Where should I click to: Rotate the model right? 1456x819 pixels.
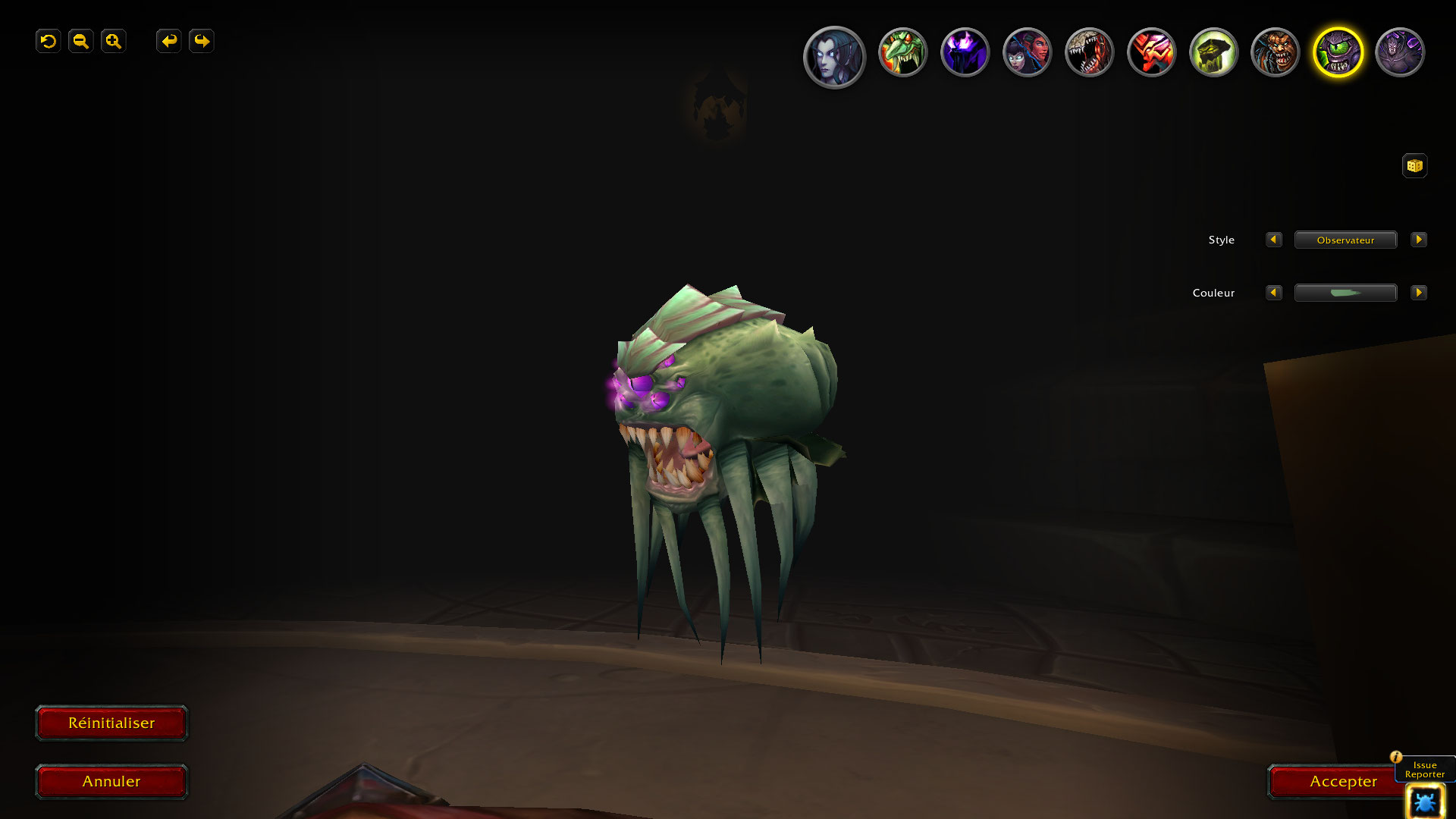coord(202,41)
